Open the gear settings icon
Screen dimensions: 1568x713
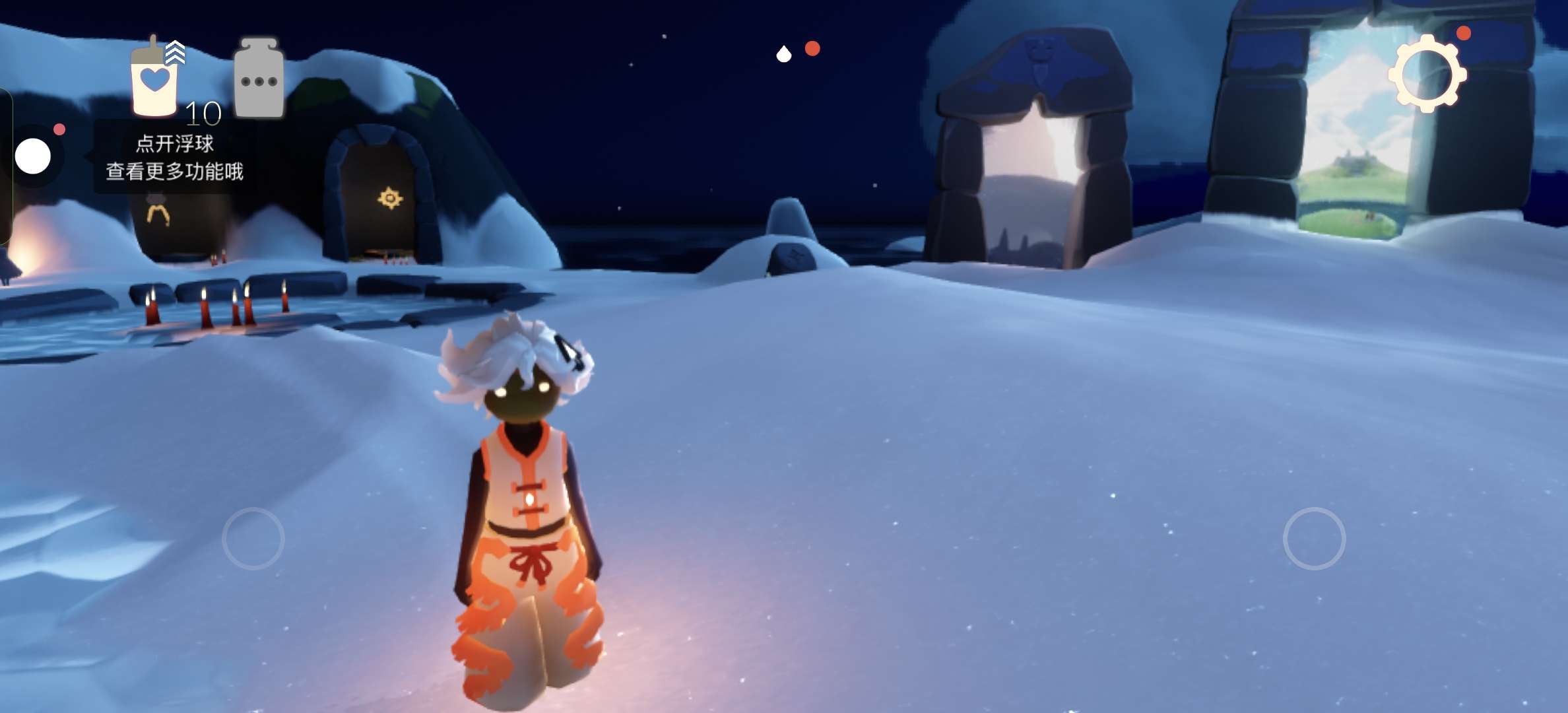pyautogui.click(x=1427, y=74)
